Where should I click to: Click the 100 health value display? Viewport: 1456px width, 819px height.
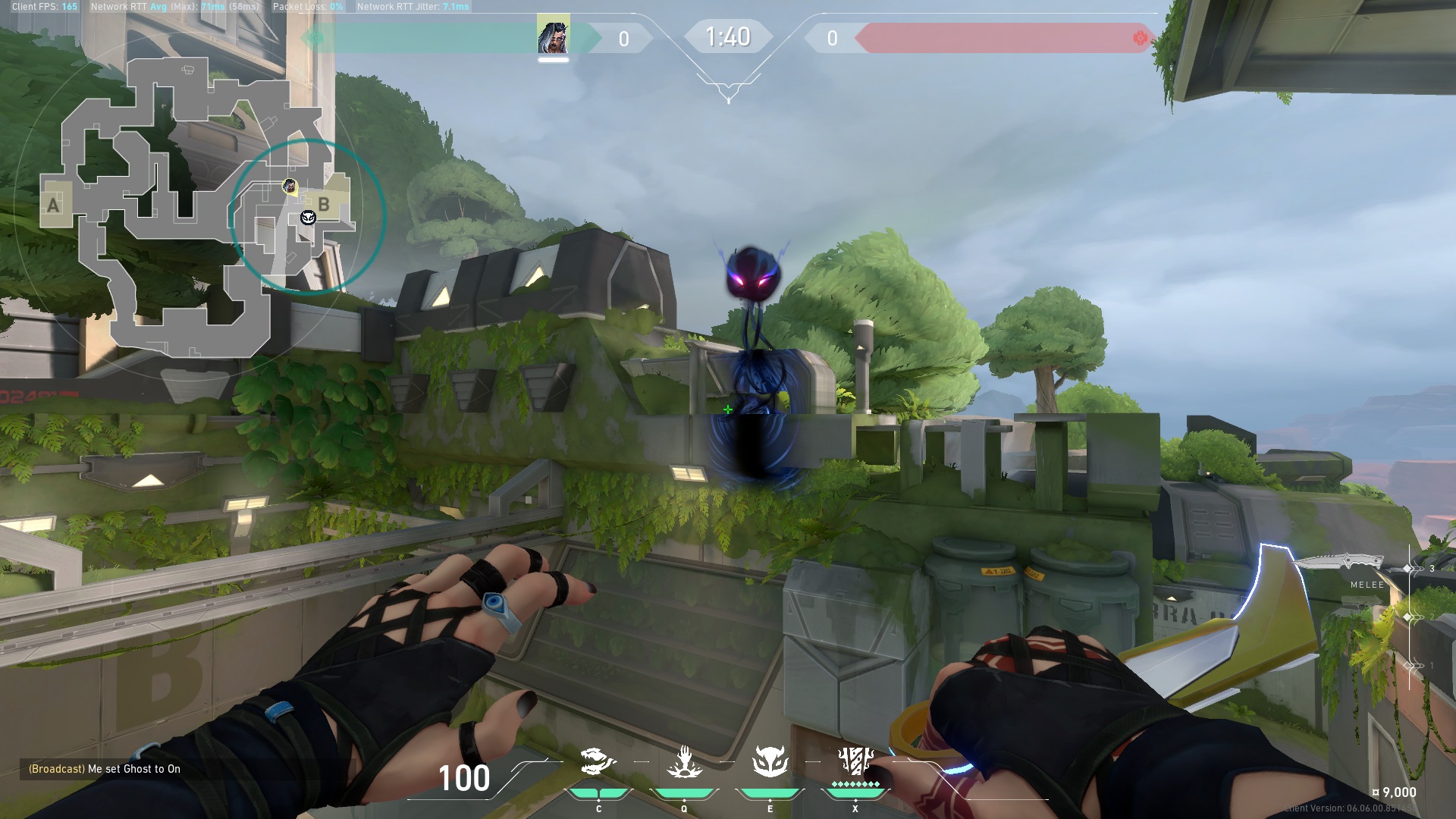[464, 778]
